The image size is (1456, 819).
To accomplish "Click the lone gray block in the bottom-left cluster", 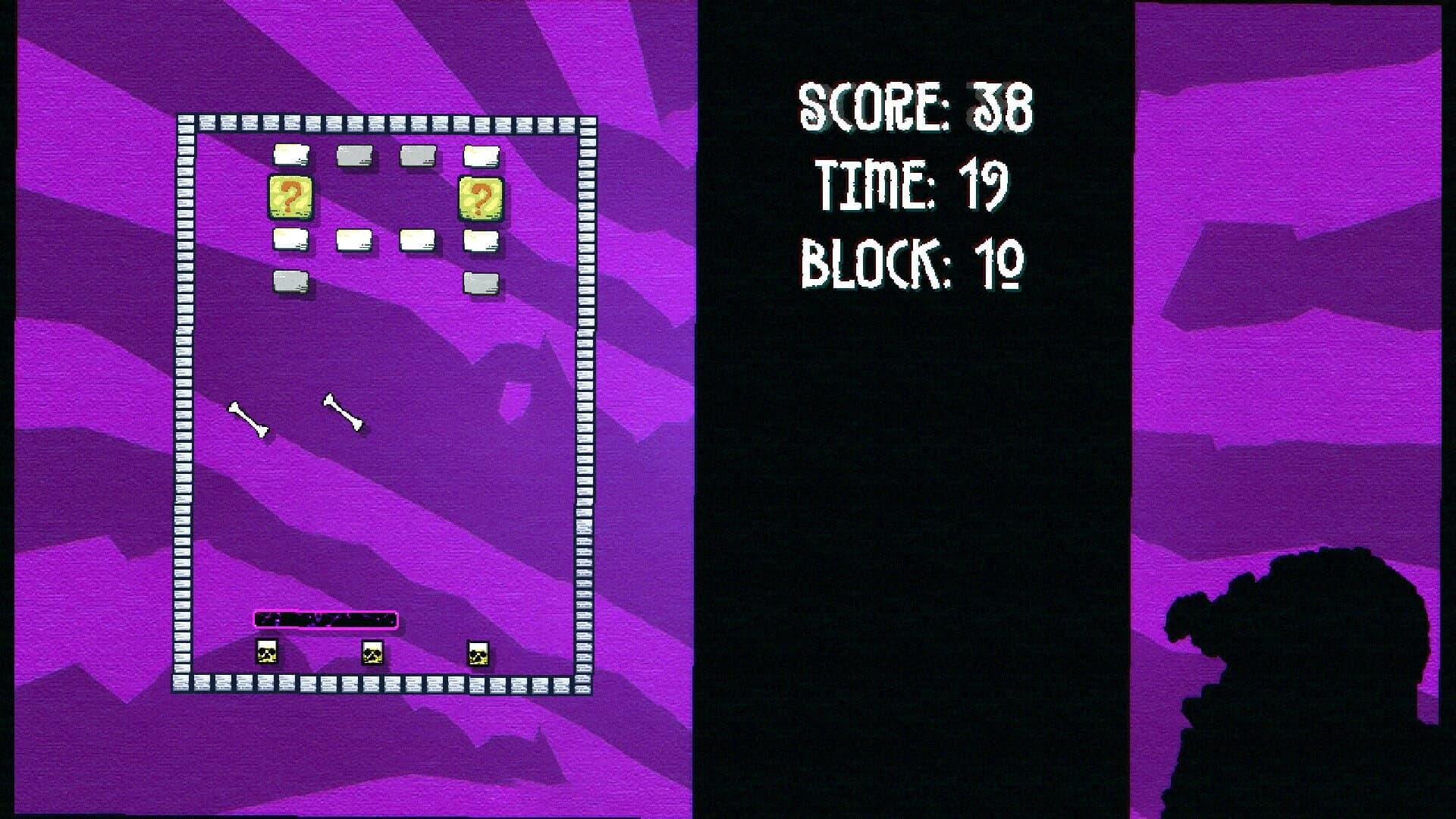I will (x=292, y=282).
